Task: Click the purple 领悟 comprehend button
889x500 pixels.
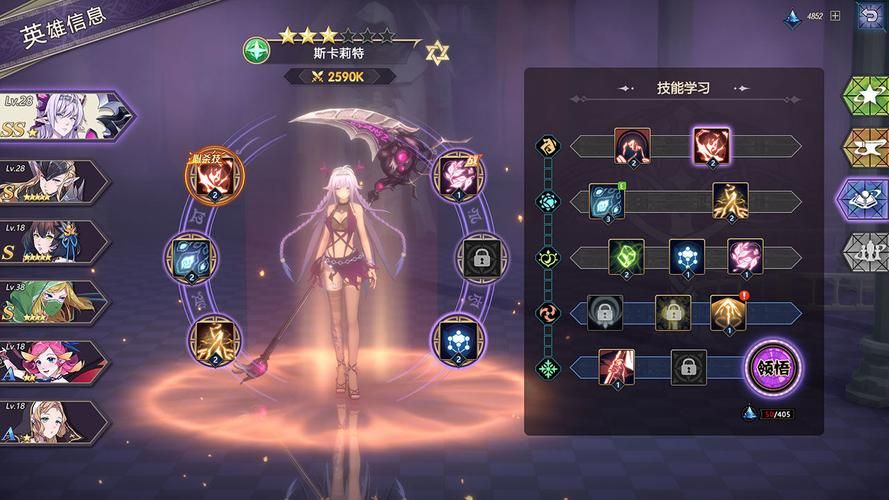Action: [x=770, y=367]
